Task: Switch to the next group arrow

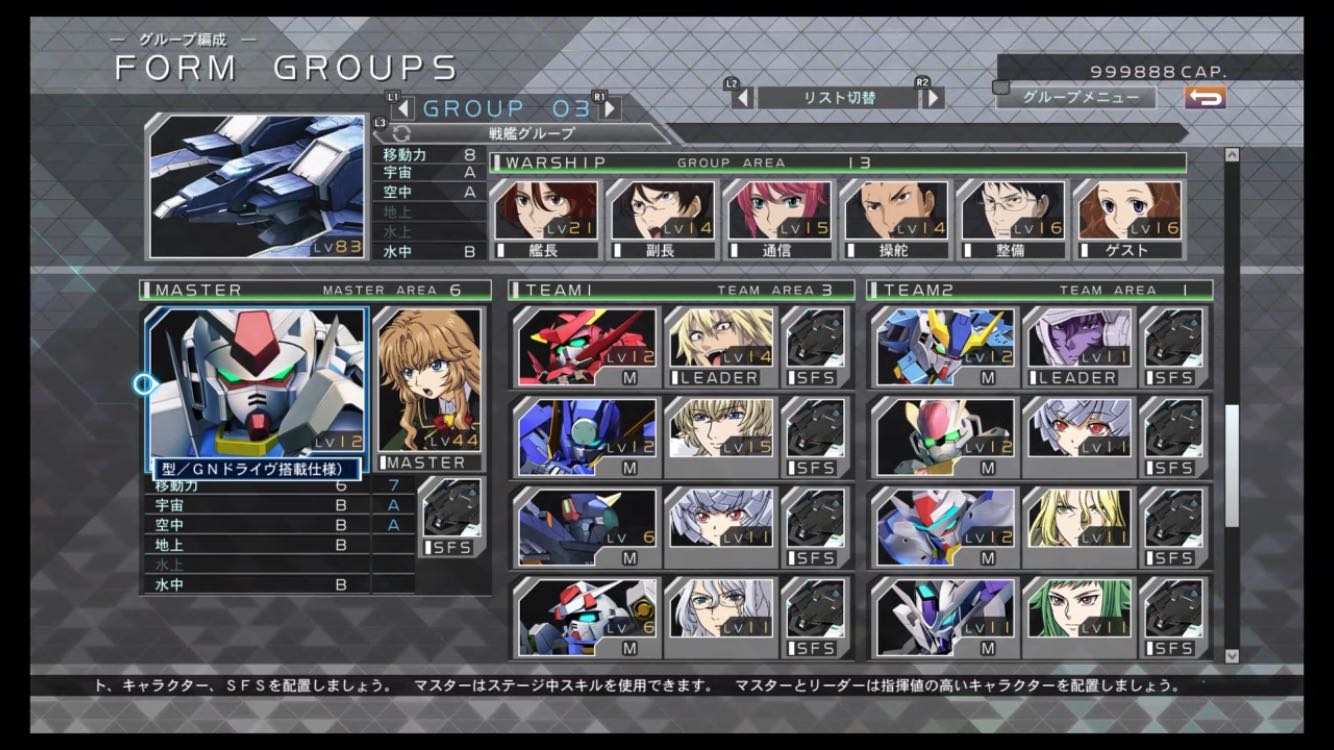Action: [x=608, y=108]
